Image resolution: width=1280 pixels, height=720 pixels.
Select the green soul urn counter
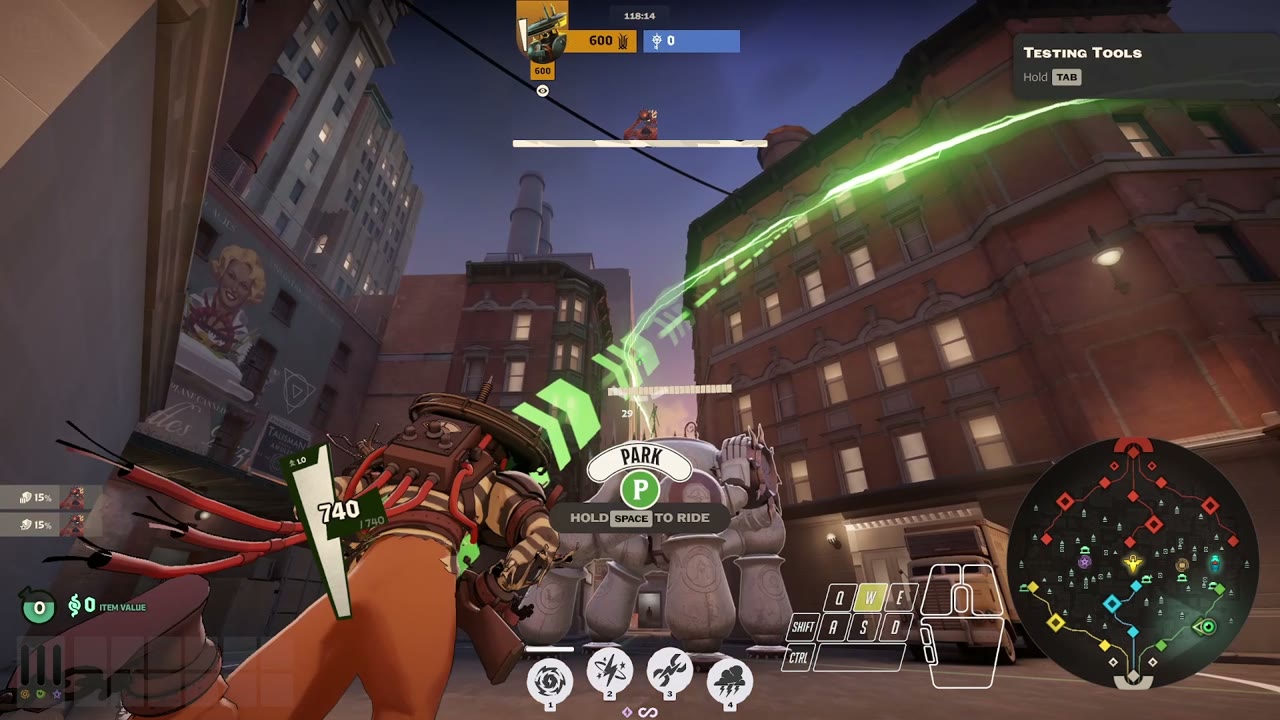pyautogui.click(x=39, y=606)
